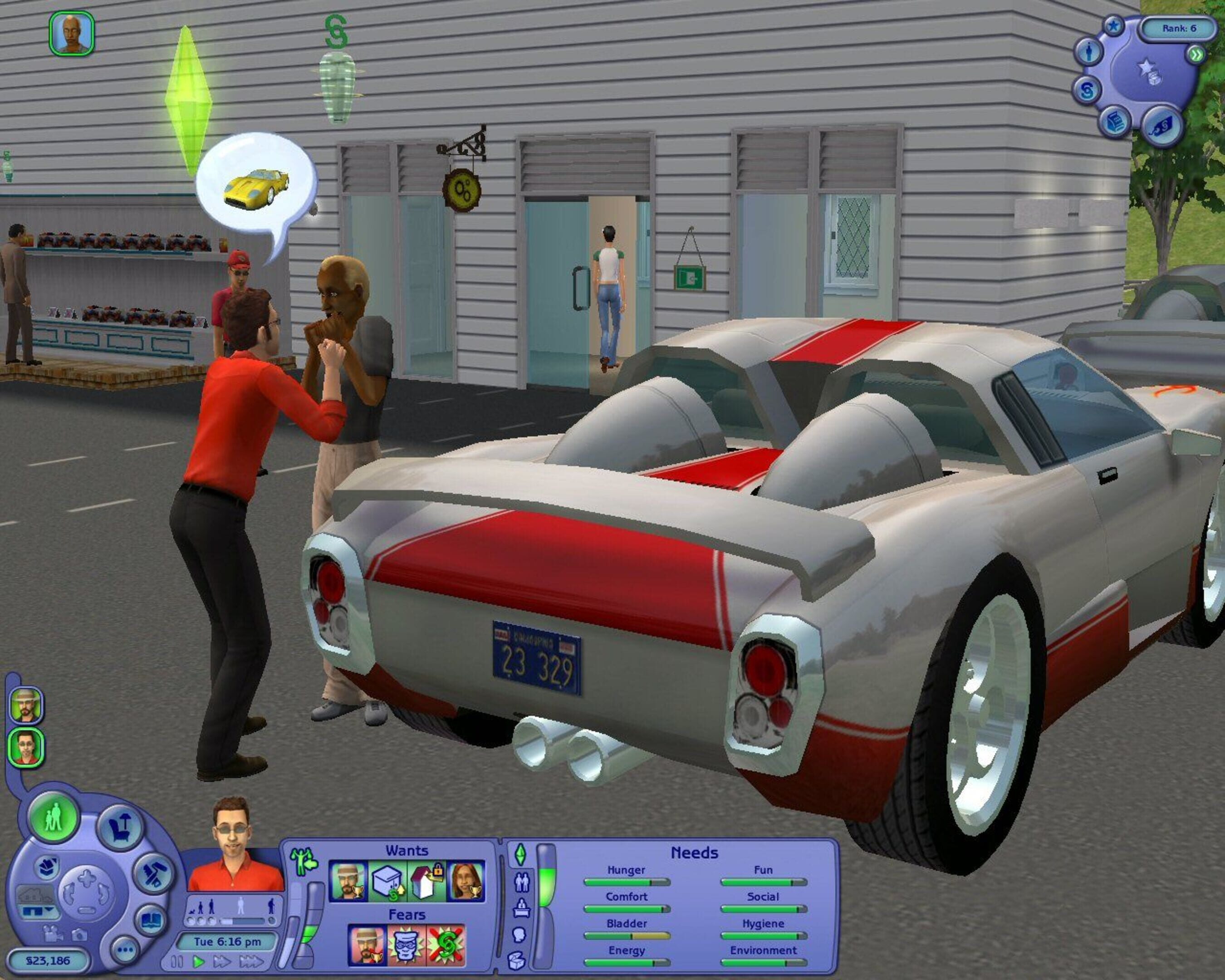
Task: Pause the game with the pause control
Action: point(176,962)
